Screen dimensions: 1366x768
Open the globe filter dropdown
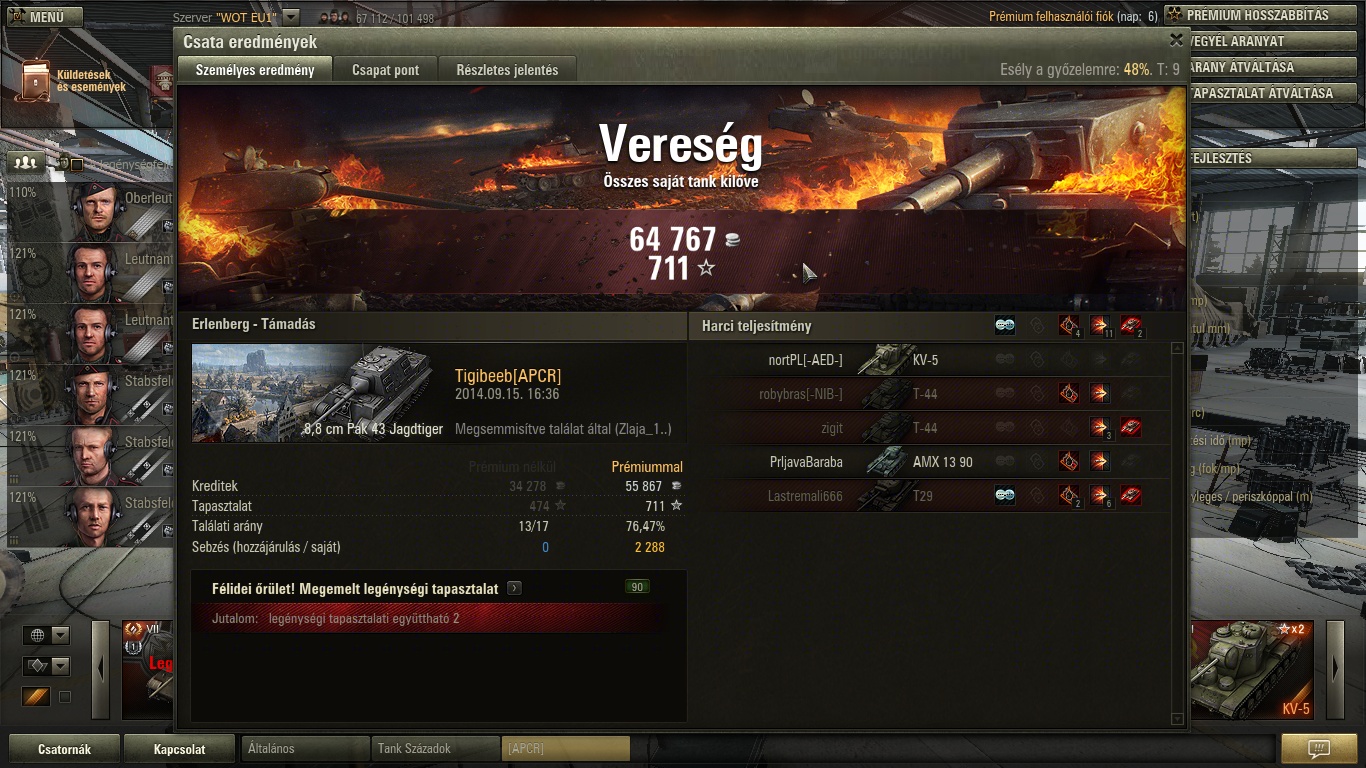[x=47, y=636]
